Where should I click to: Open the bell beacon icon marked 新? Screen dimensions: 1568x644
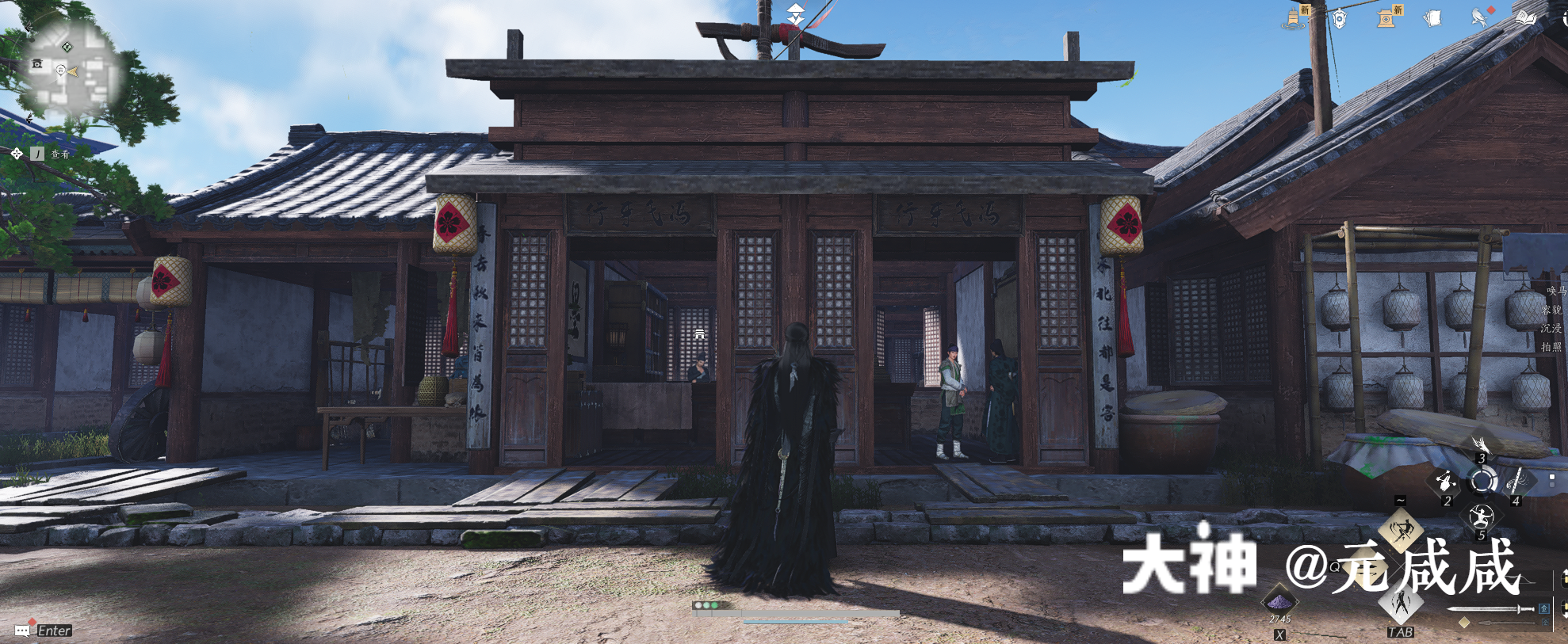click(x=1295, y=18)
